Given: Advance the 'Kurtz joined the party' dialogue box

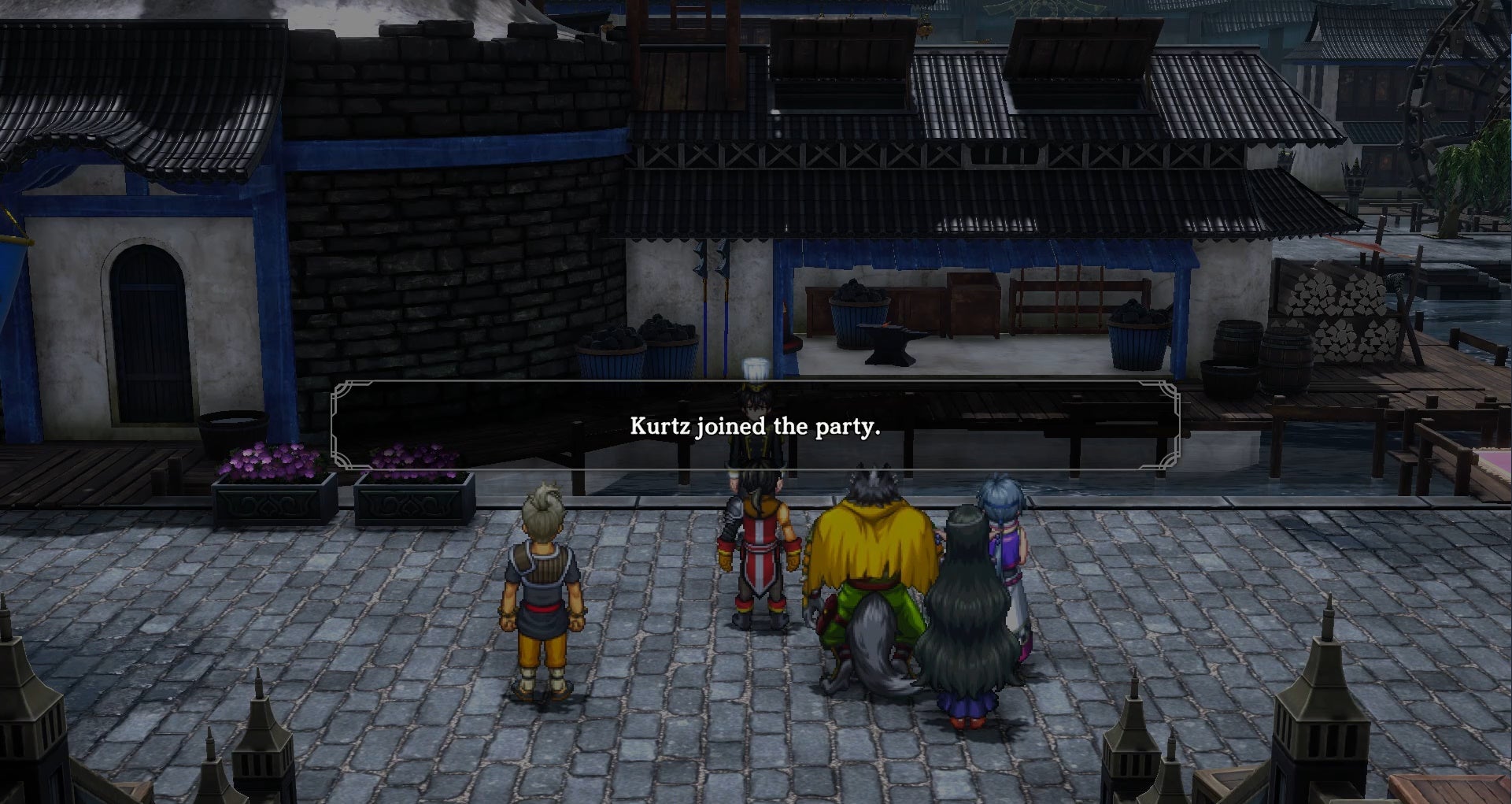Looking at the screenshot, I should coord(756,427).
